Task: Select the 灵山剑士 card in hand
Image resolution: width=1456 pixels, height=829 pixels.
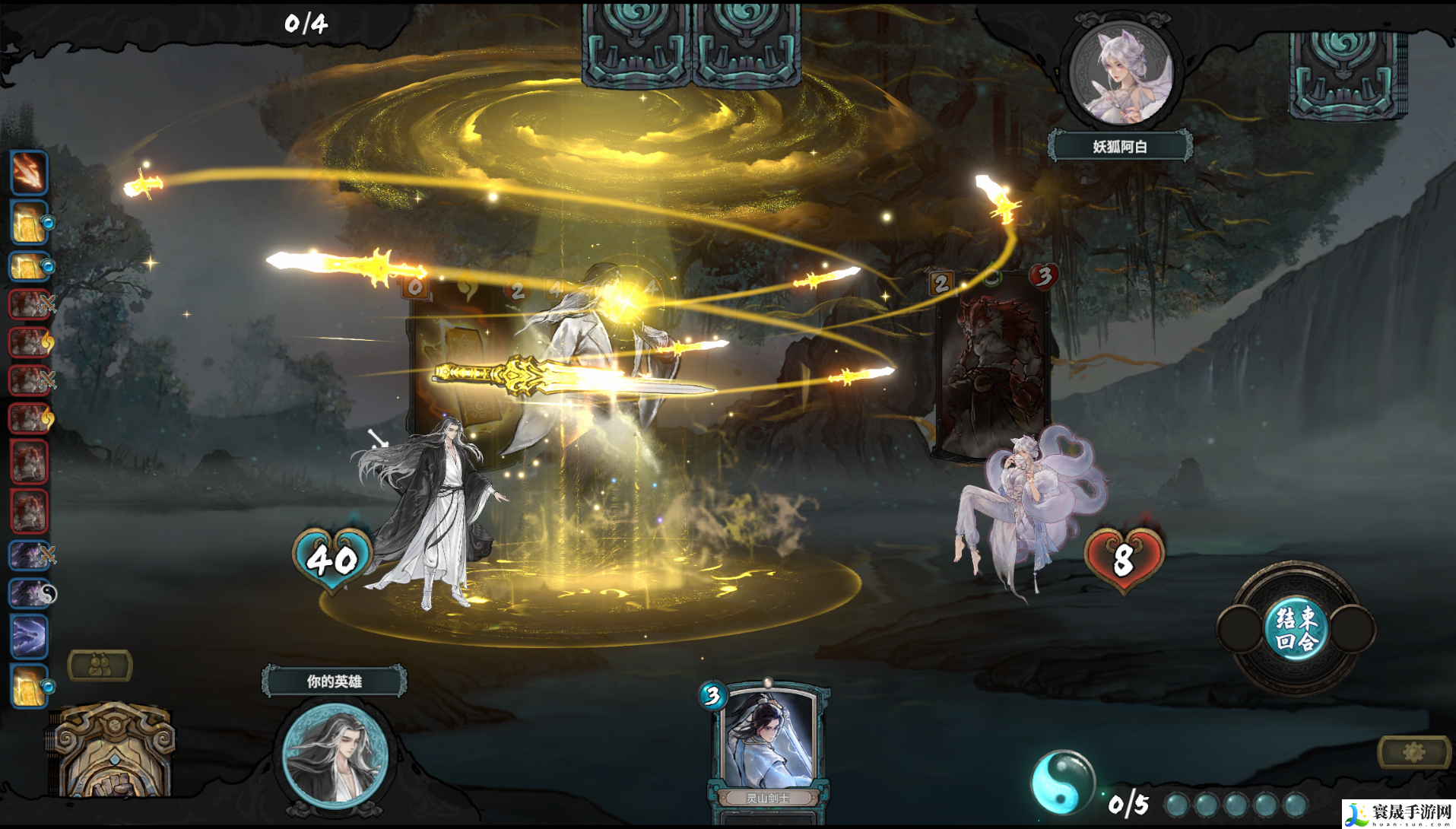Action: pos(768,745)
